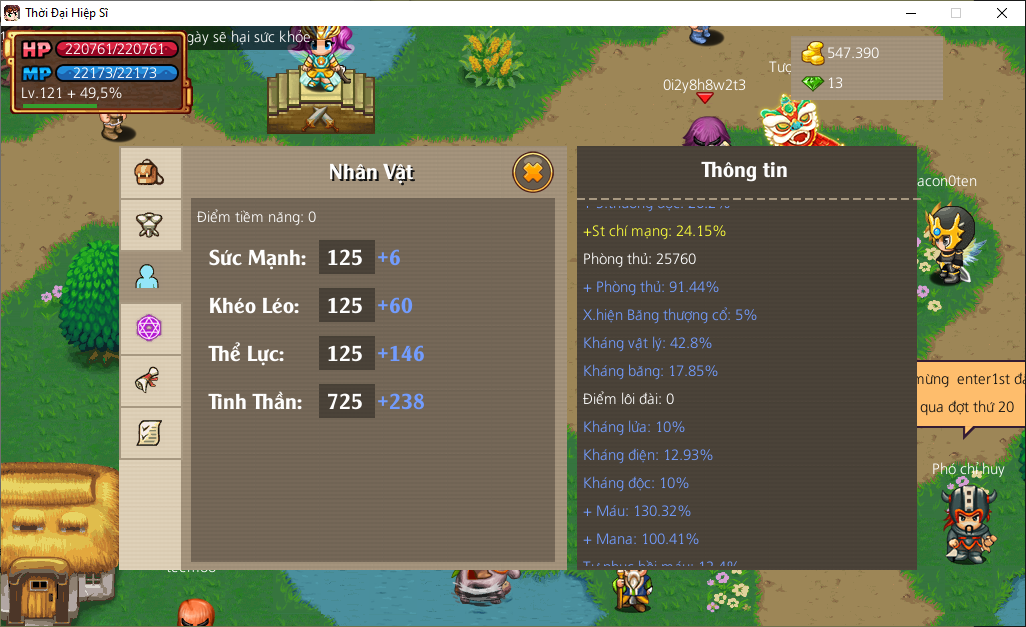Open the checklist quest tab
The image size is (1026, 627).
[150, 433]
